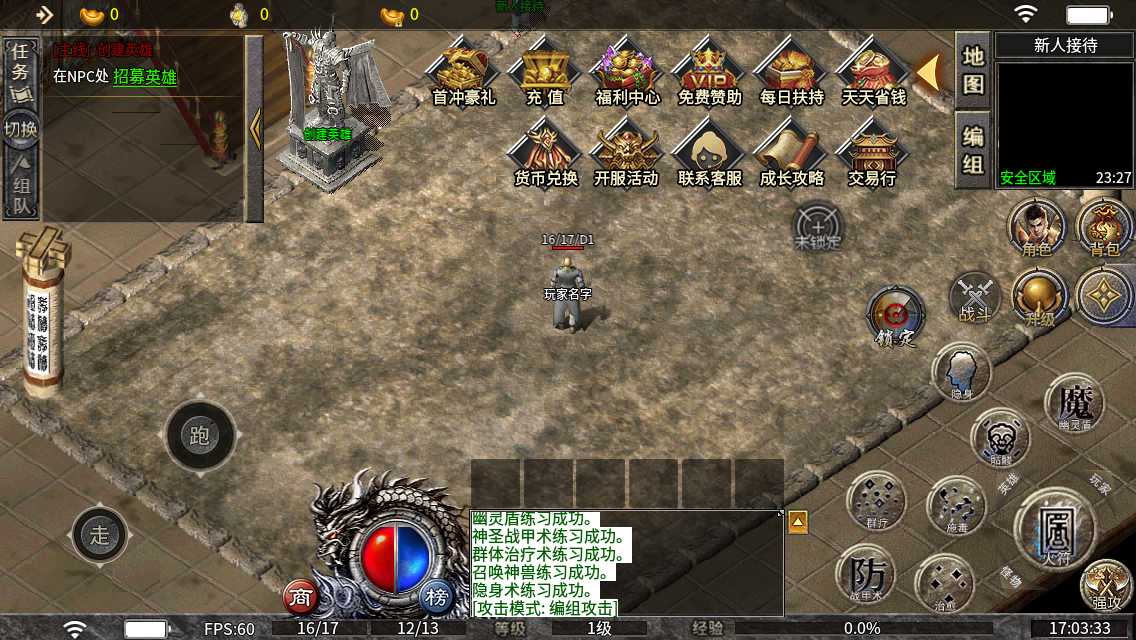Open the 交易行 trading house
The width and height of the screenshot is (1136, 640).
(871, 155)
